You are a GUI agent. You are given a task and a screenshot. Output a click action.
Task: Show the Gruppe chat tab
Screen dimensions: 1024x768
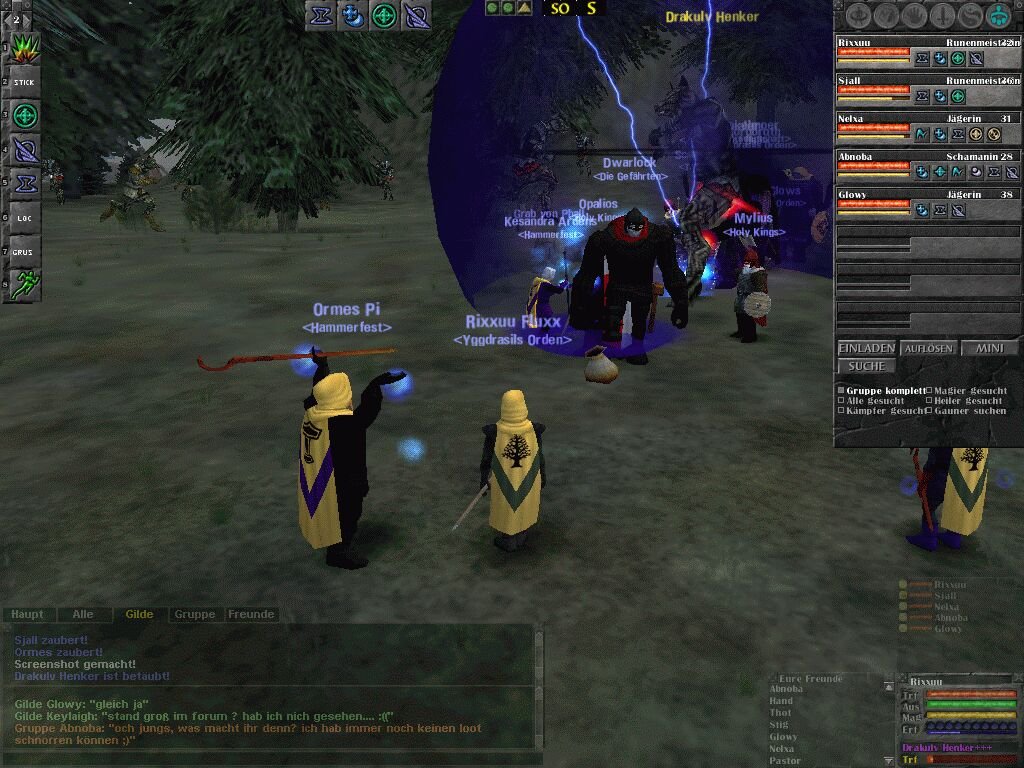pos(194,614)
